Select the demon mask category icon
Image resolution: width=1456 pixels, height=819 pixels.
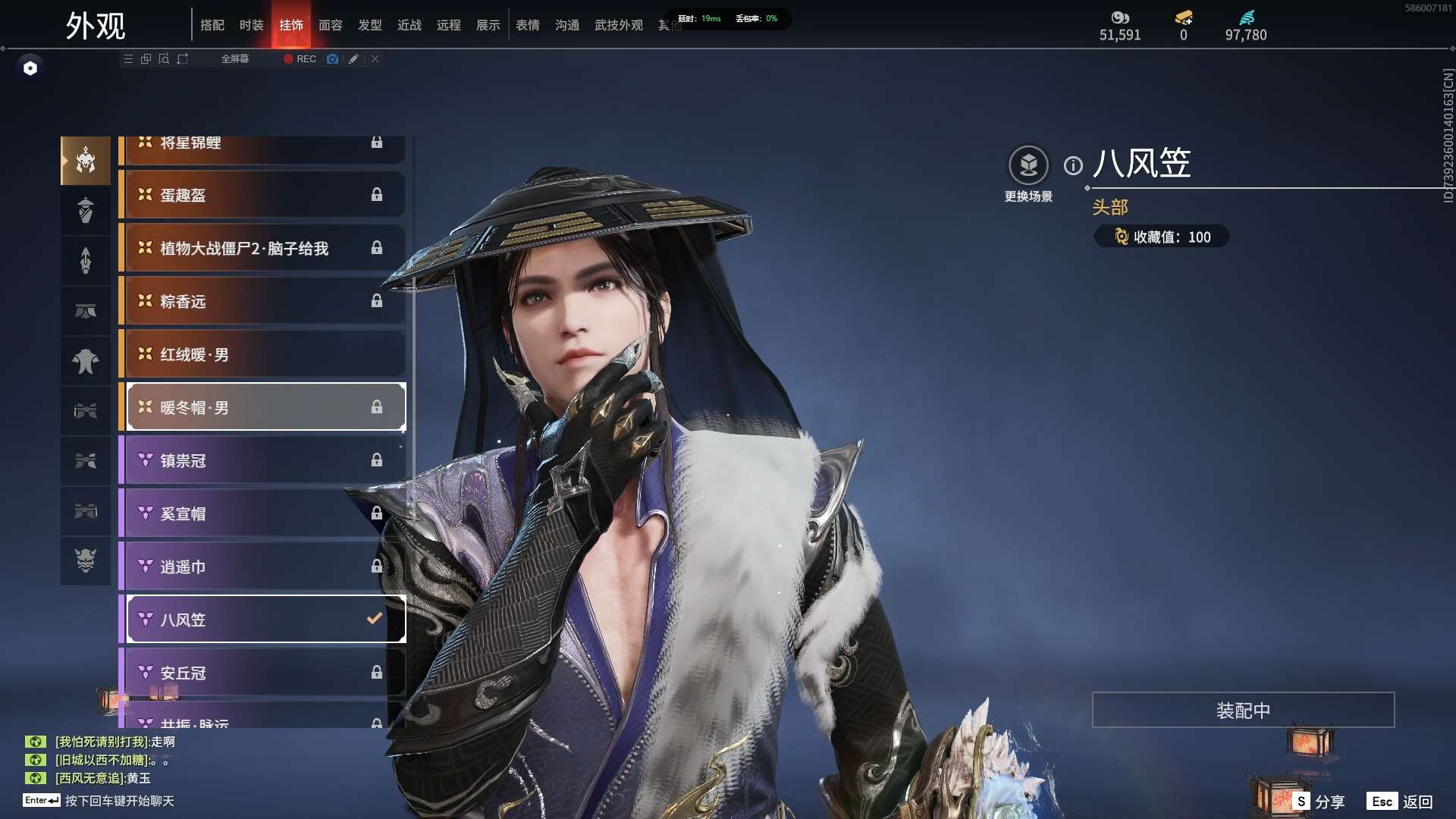coord(86,560)
